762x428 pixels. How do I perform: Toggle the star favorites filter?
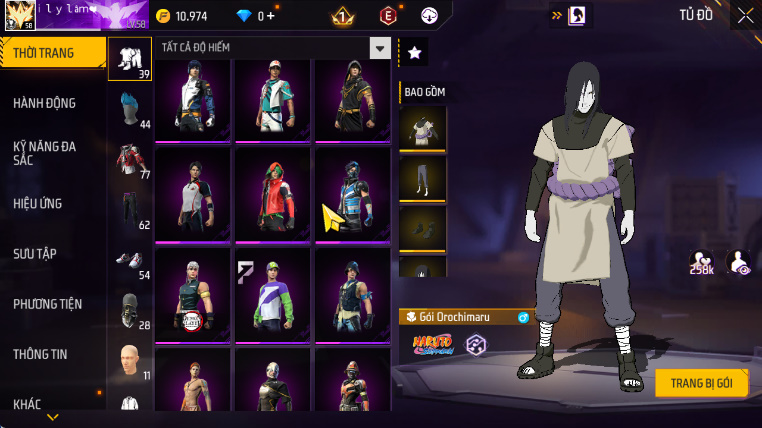point(414,53)
